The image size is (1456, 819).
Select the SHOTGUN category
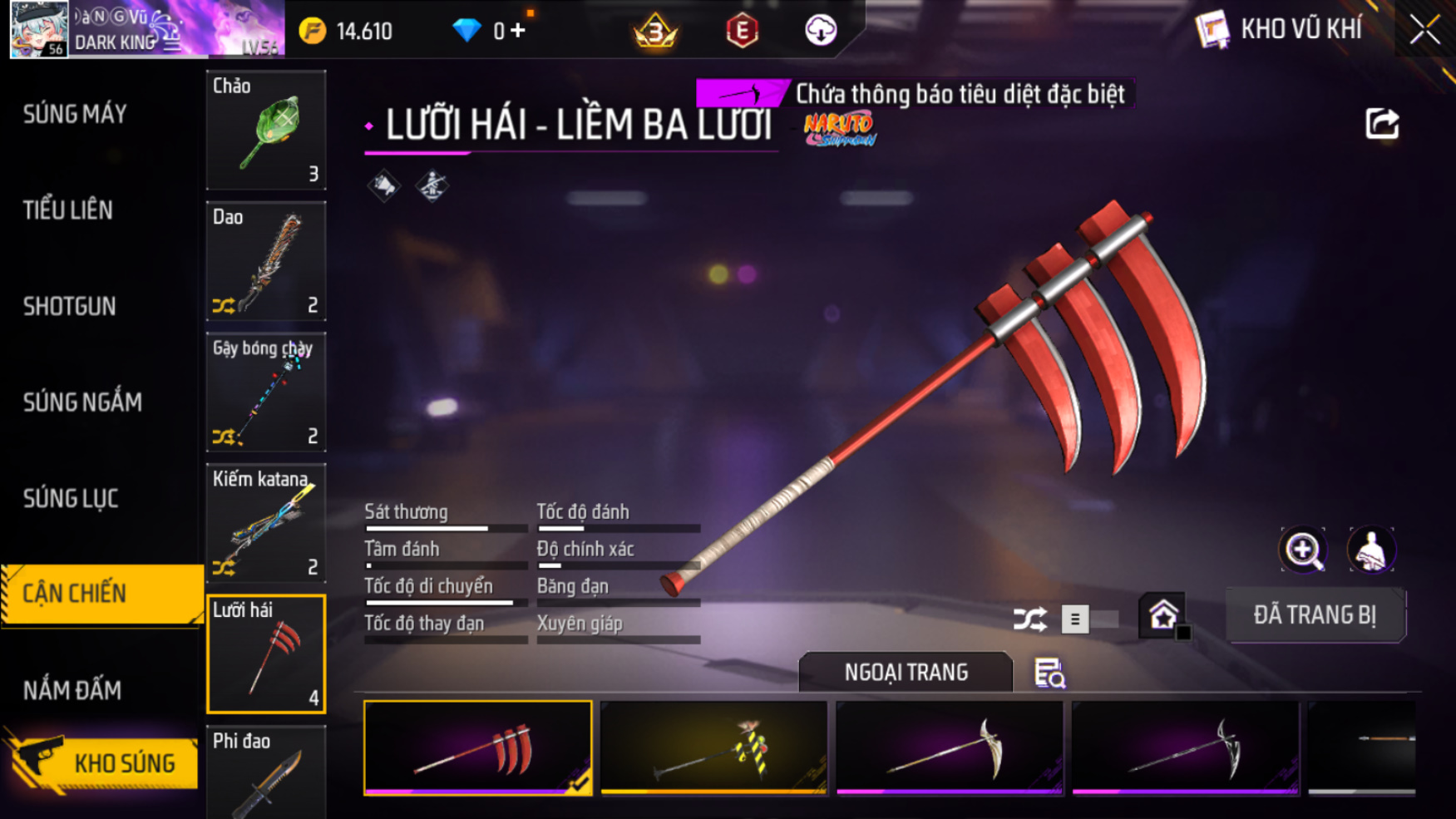point(70,306)
